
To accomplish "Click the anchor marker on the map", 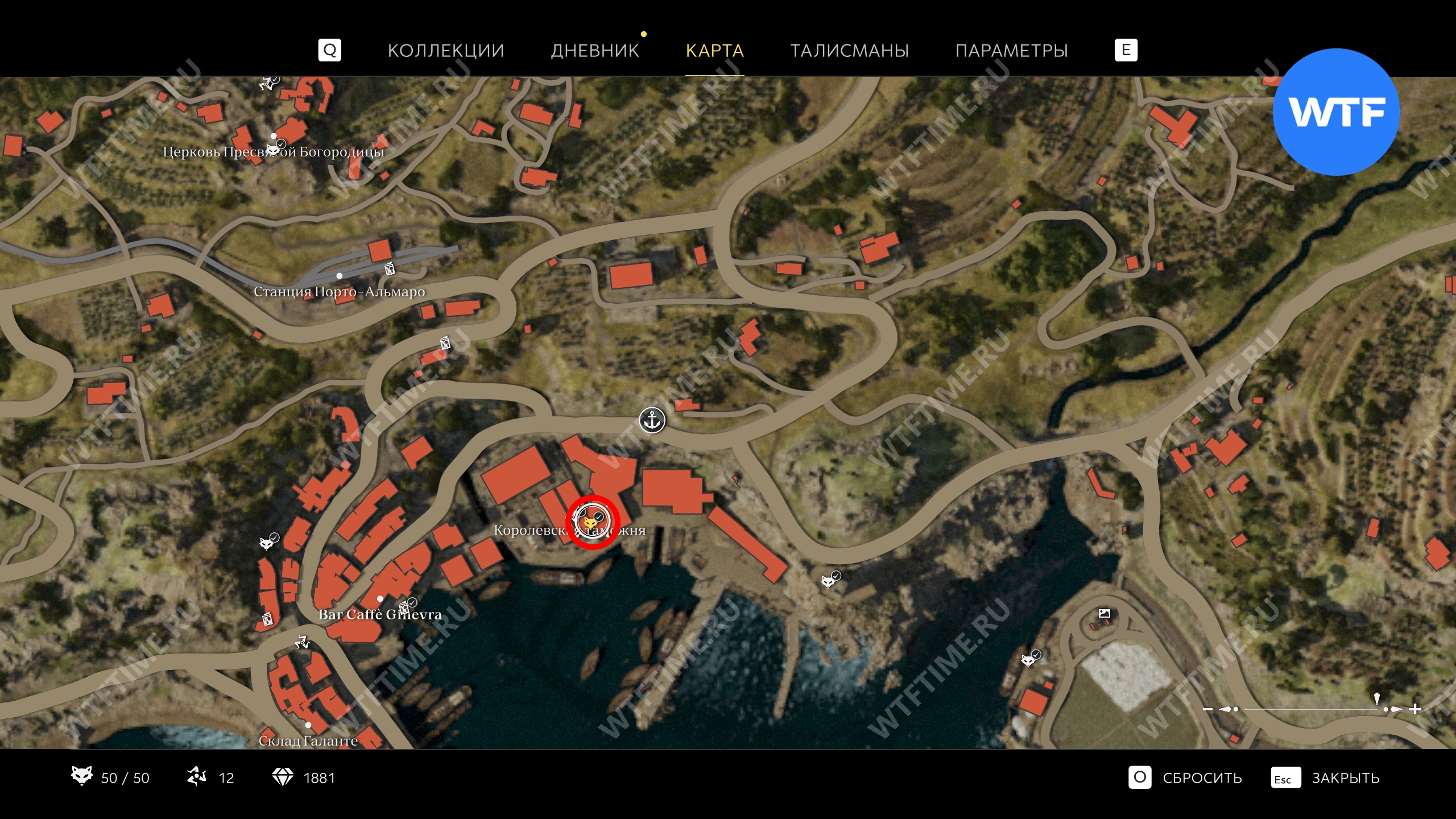I will pos(652,421).
